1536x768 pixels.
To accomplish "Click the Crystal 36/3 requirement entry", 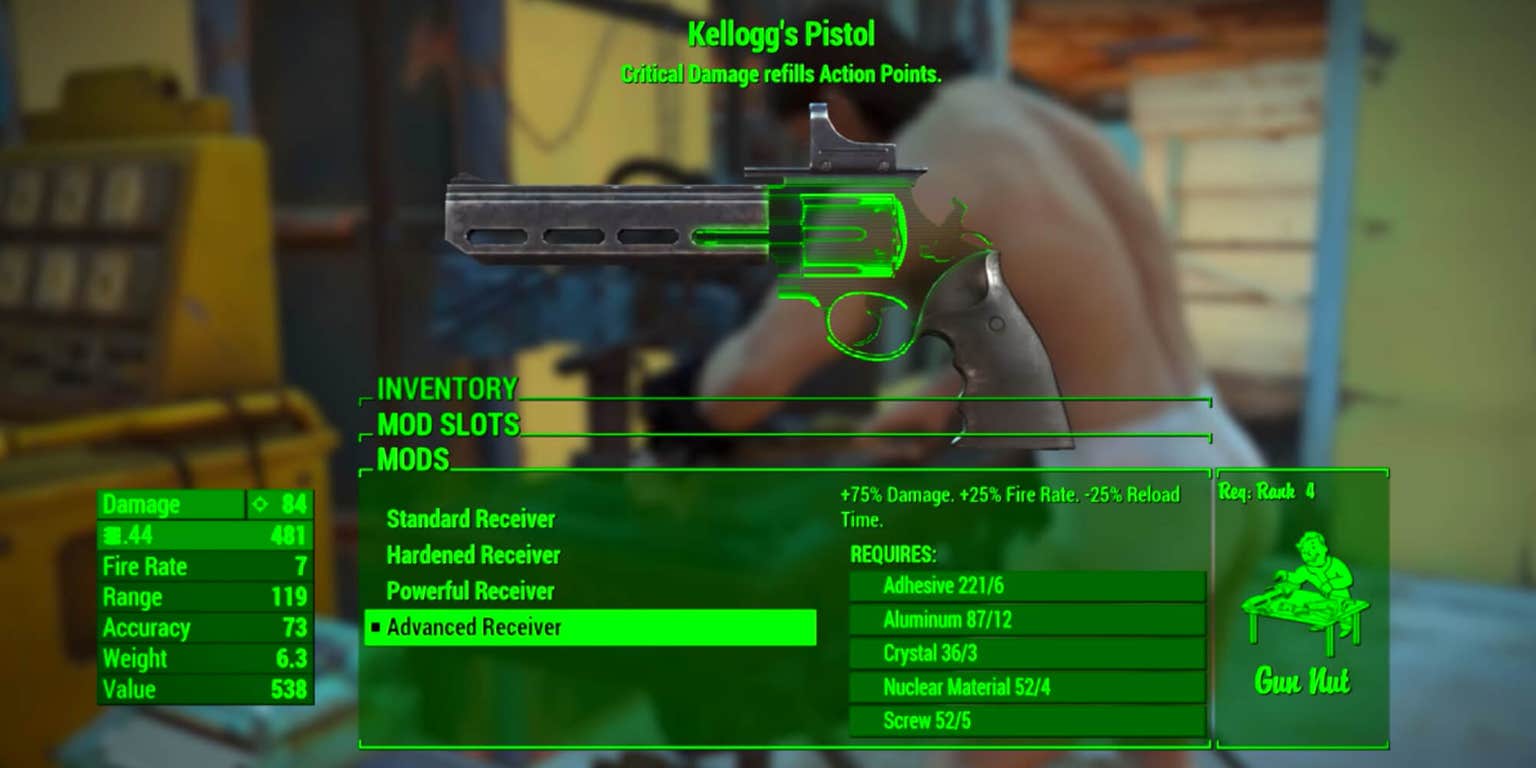I will pyautogui.click(x=1026, y=653).
